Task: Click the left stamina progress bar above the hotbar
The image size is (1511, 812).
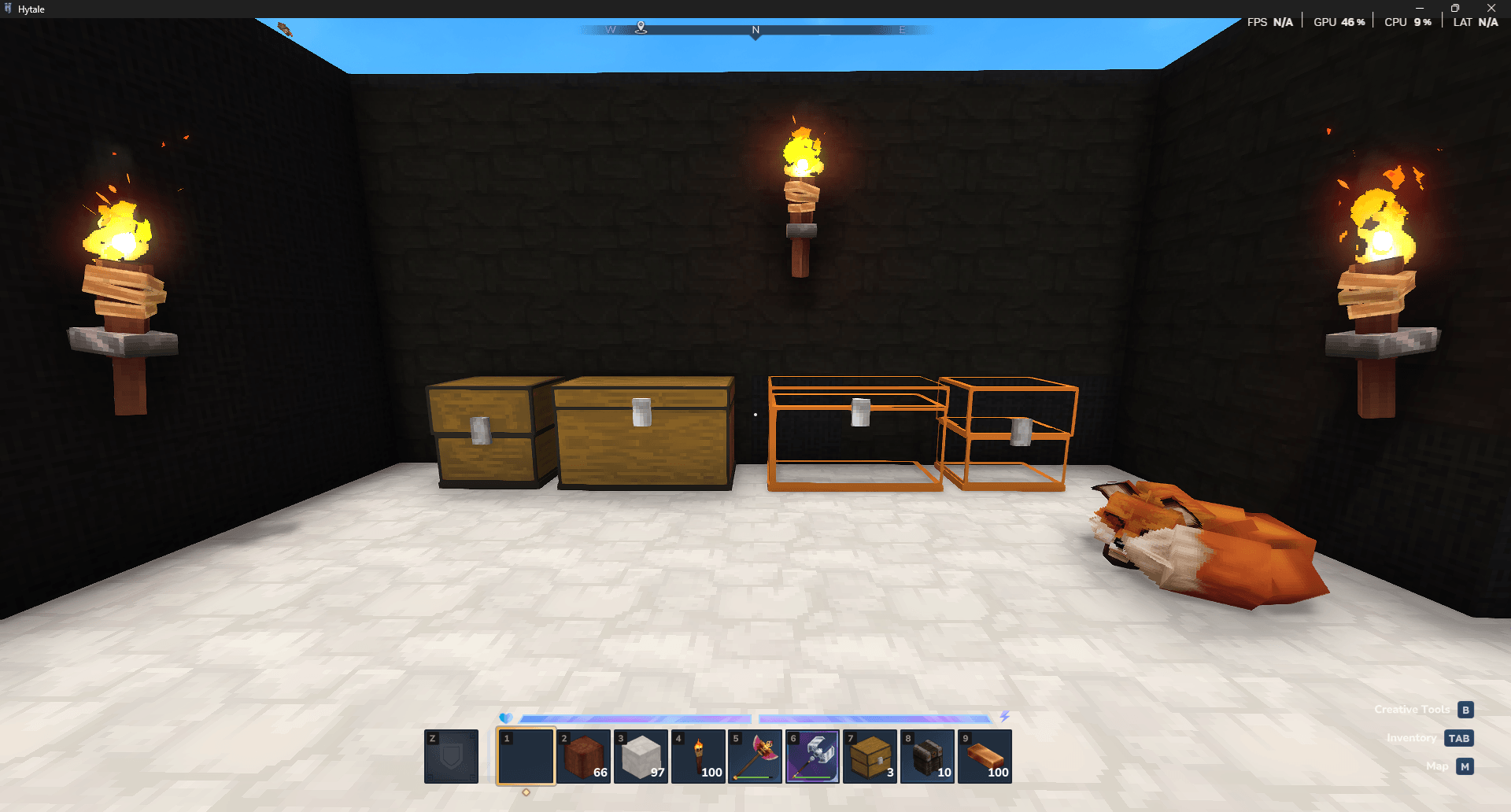Action: click(637, 717)
